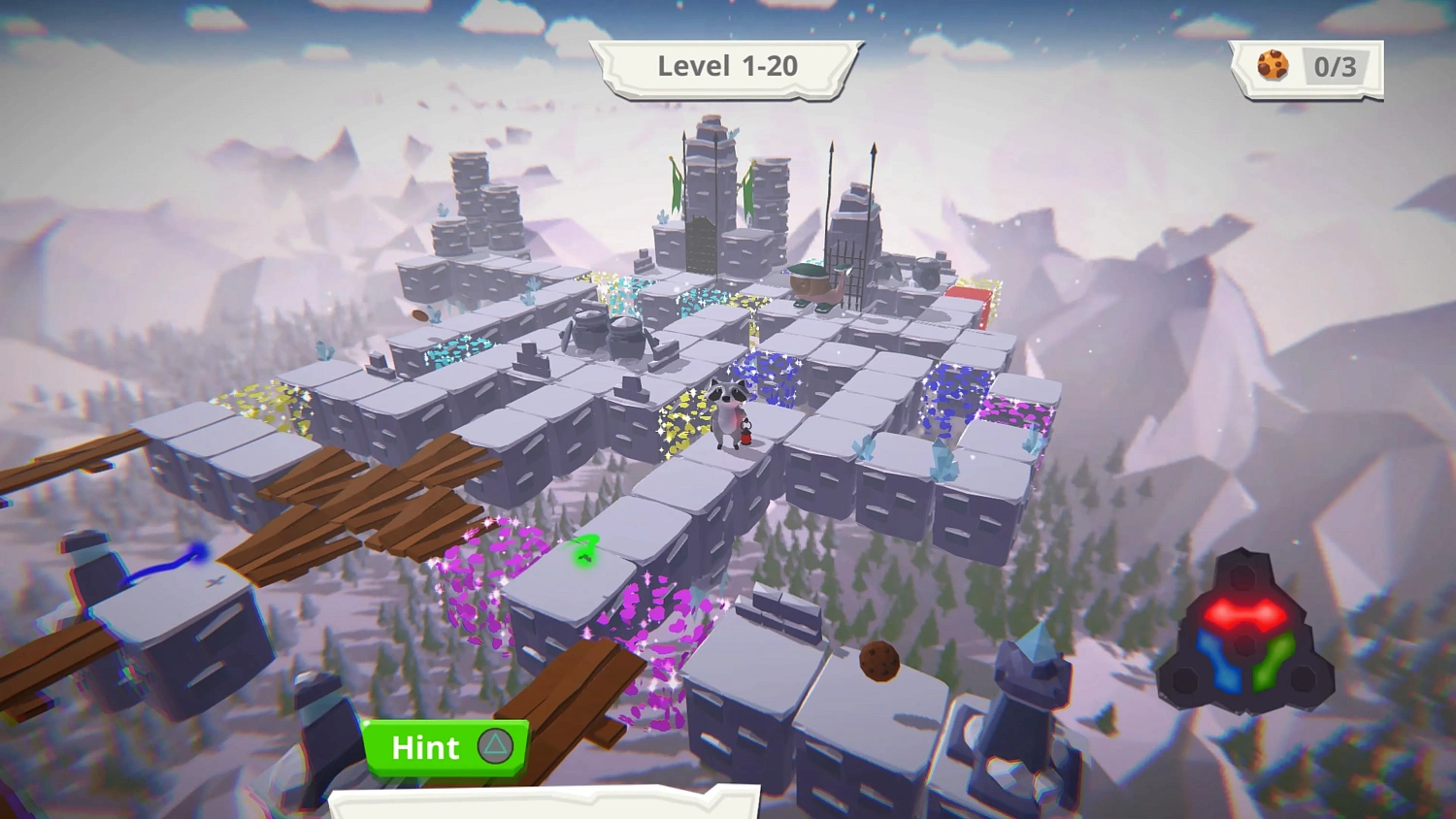
Task: Open the green Hint button
Action: click(447, 747)
